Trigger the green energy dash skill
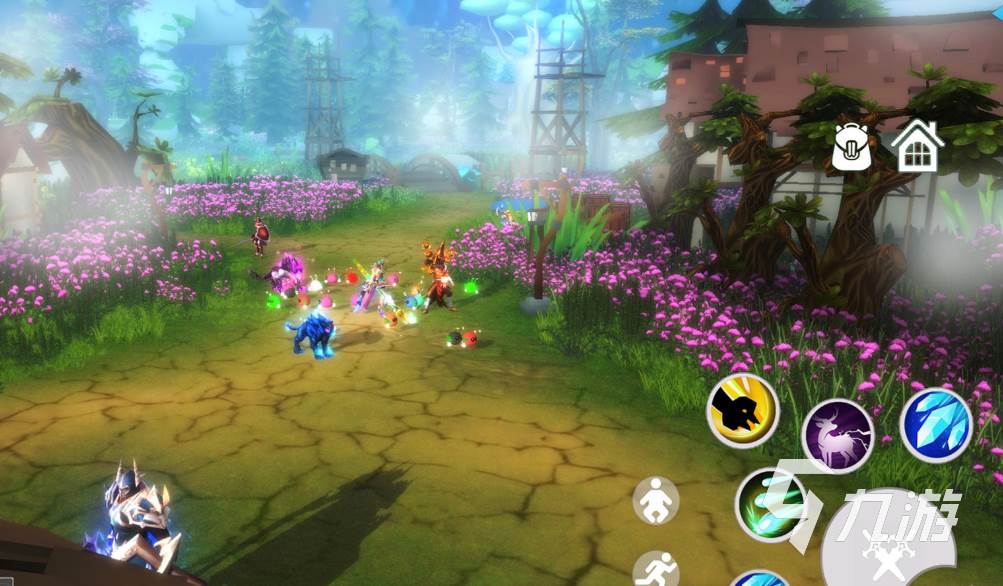1003x586 pixels. click(770, 504)
